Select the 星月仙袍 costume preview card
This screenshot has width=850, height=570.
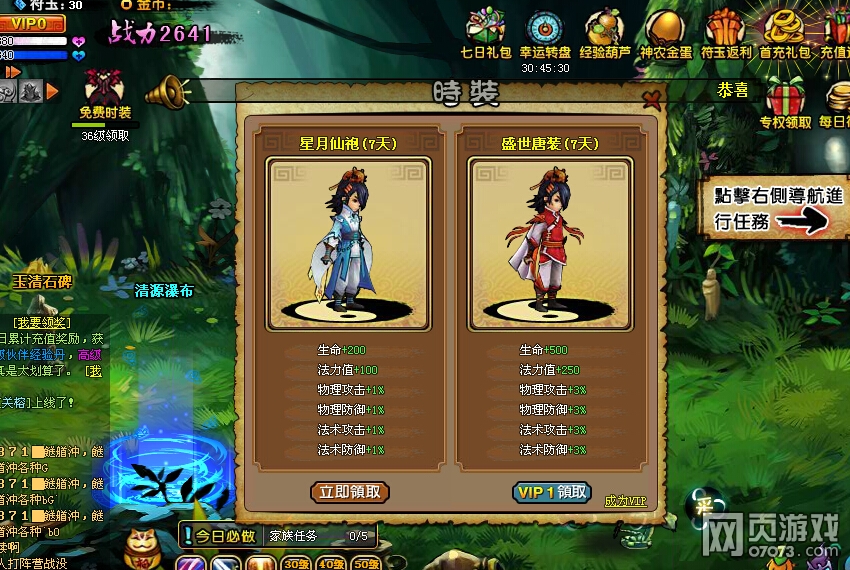click(x=348, y=243)
